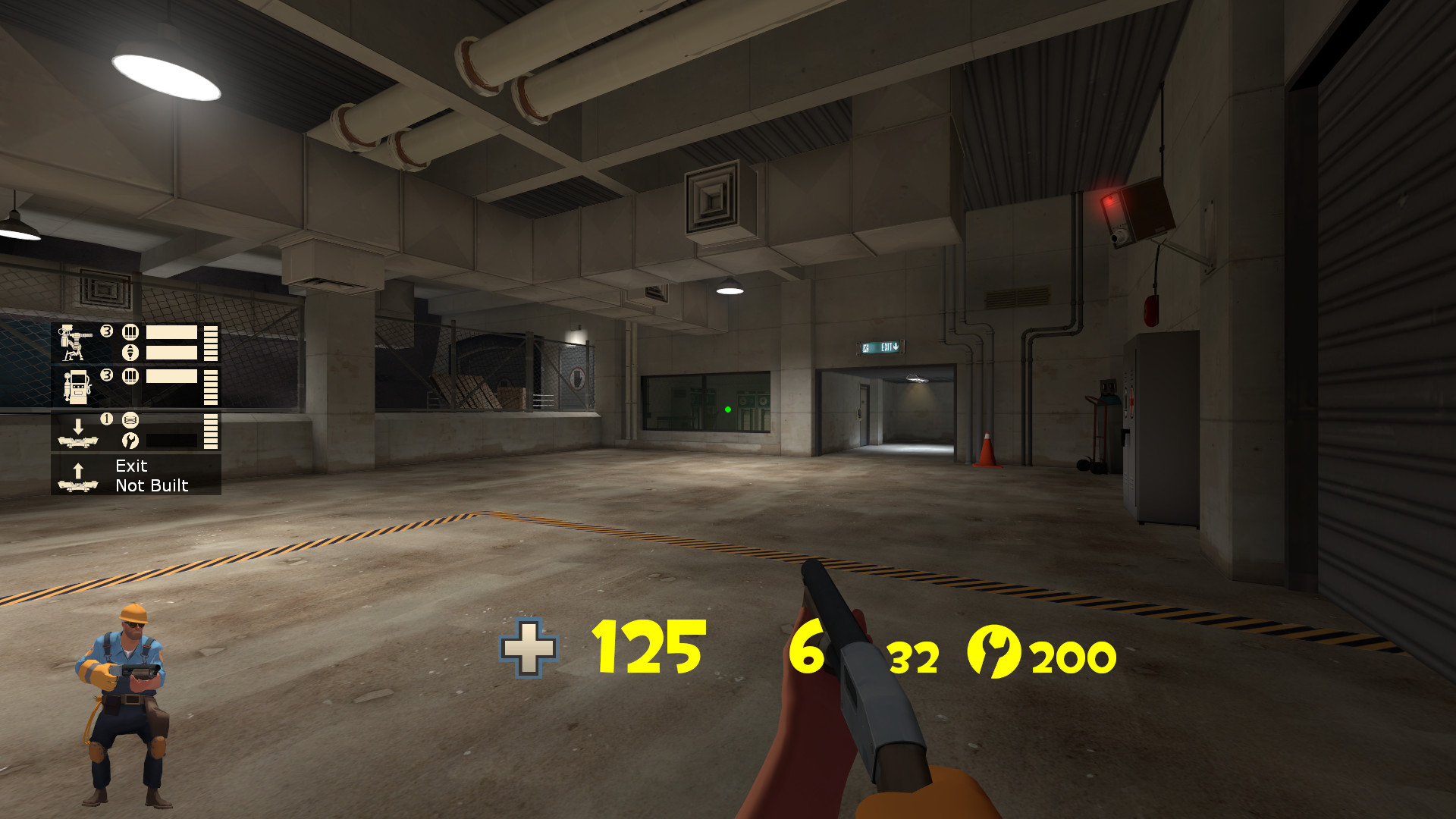1456x819 pixels.
Task: Click the ammo icon on the dispenser row
Action: (x=130, y=377)
